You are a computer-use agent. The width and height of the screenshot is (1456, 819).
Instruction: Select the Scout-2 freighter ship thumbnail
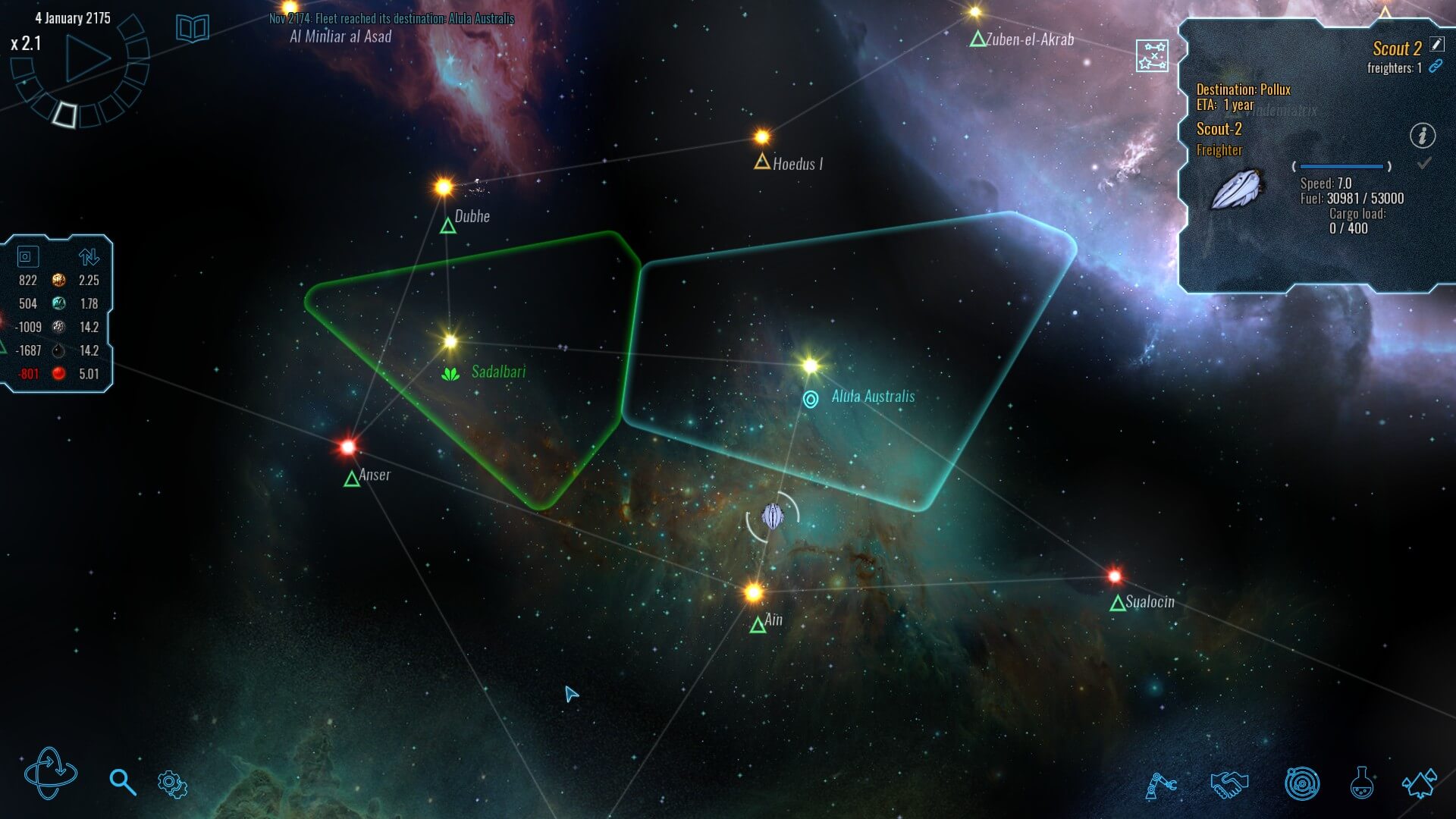[x=1237, y=189]
